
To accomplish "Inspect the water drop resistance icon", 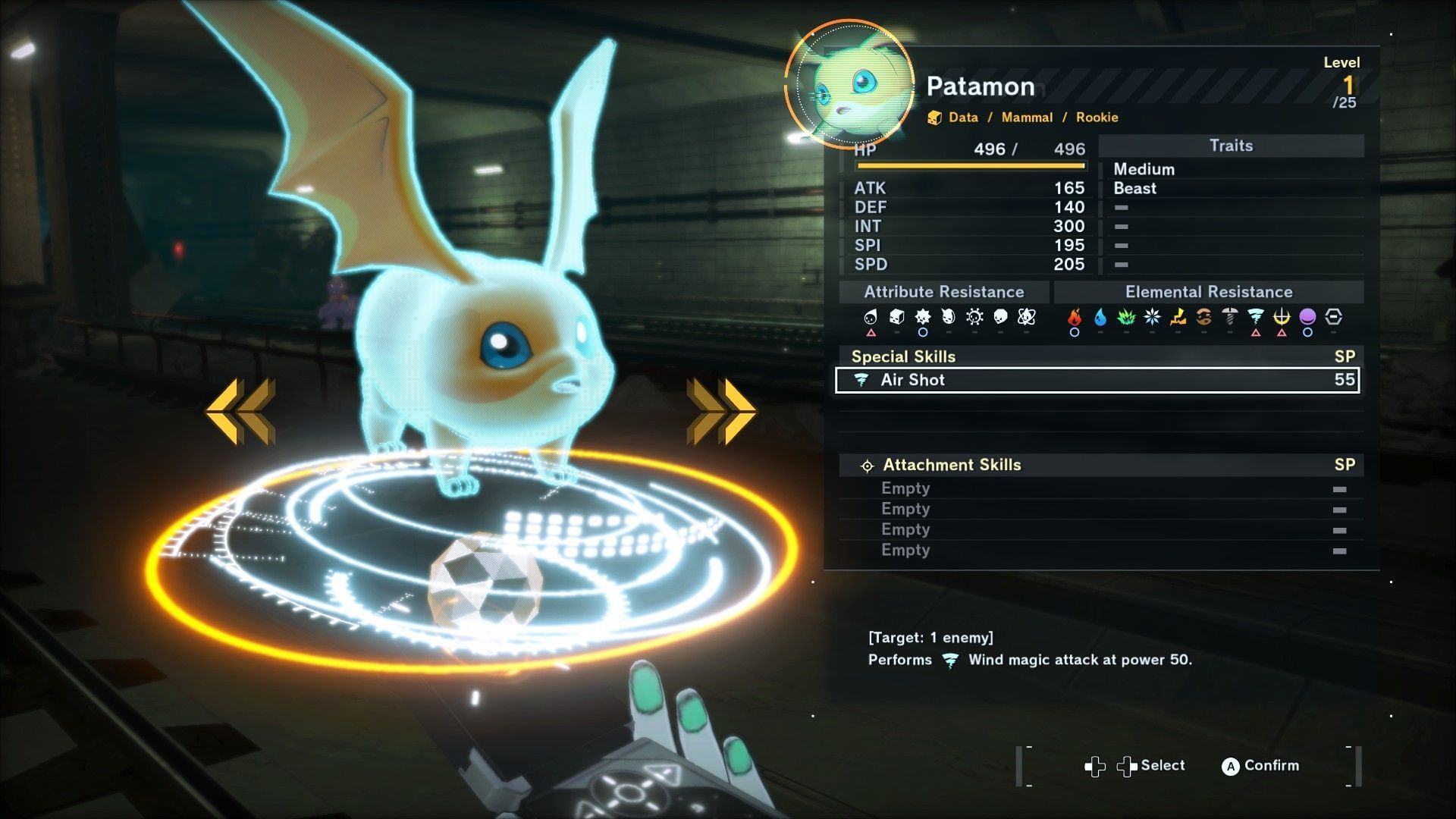I will 1100,317.
